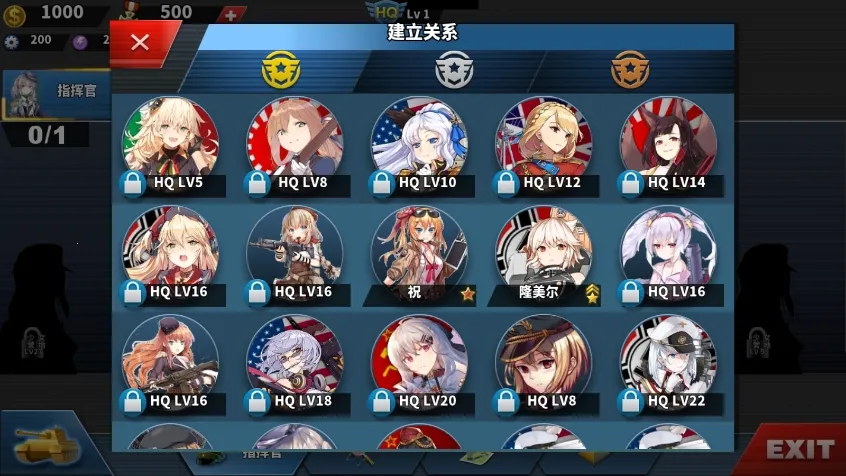Add more resources with the red plus button
This screenshot has width=846, height=476.
click(231, 14)
